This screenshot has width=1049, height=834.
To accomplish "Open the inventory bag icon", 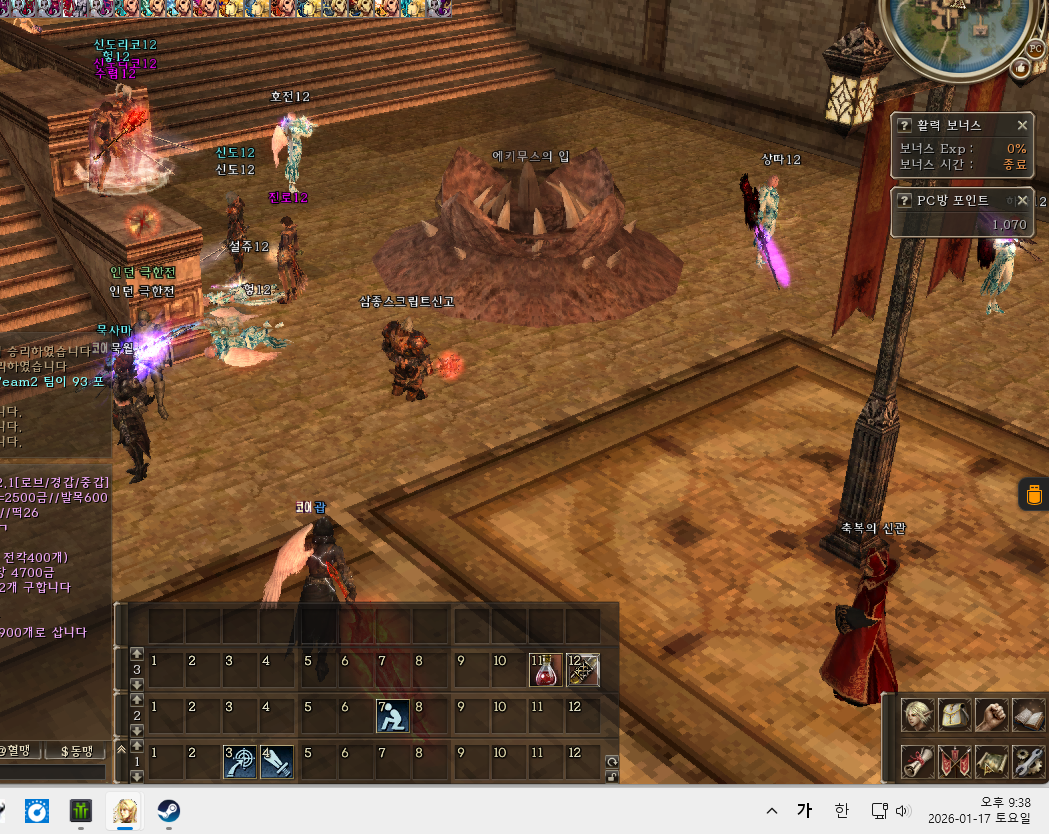I will [955, 716].
